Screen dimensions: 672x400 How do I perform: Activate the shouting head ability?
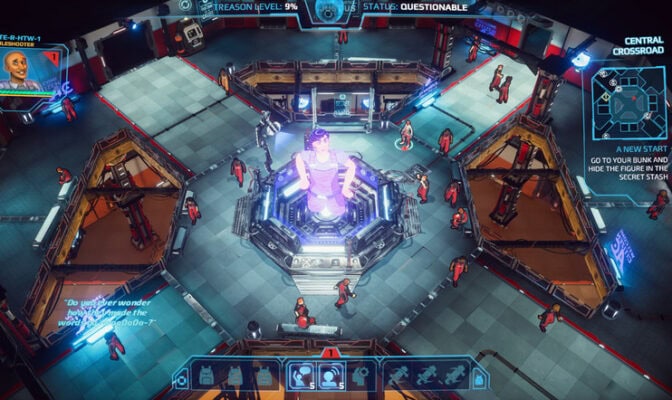[332, 375]
